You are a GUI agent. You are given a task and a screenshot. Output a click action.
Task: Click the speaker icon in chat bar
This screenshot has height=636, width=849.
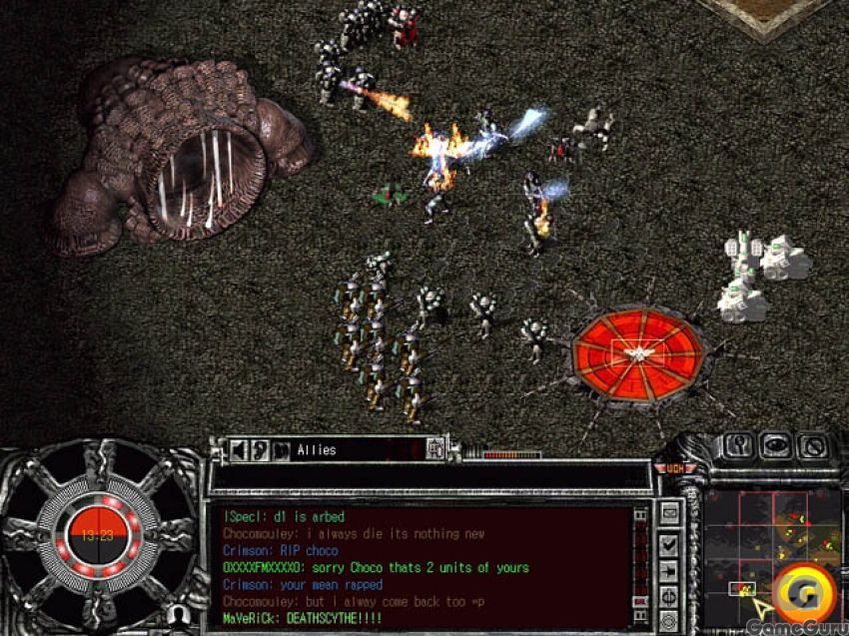coord(239,450)
